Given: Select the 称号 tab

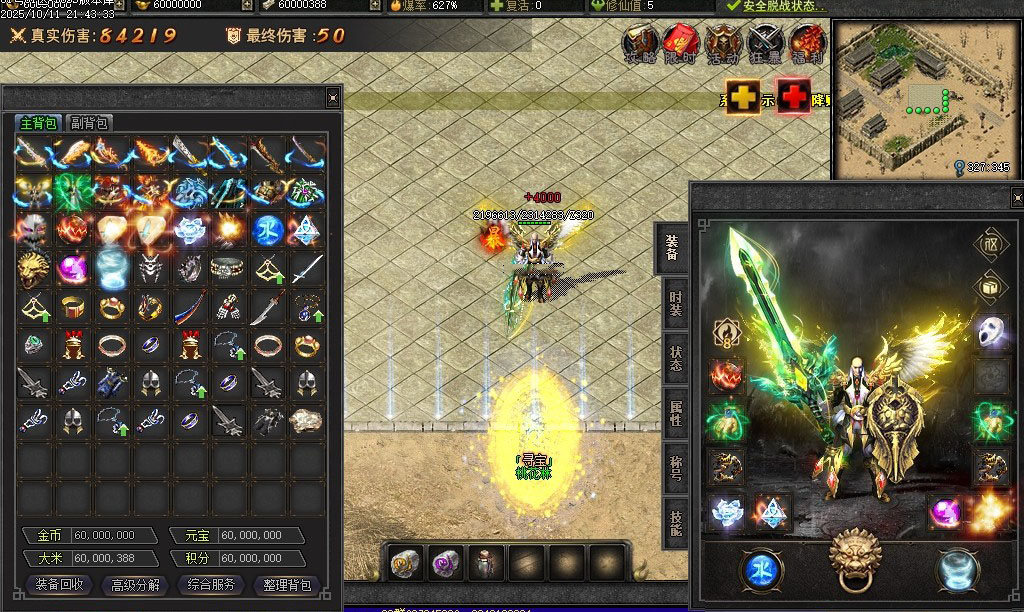Looking at the screenshot, I should (676, 468).
